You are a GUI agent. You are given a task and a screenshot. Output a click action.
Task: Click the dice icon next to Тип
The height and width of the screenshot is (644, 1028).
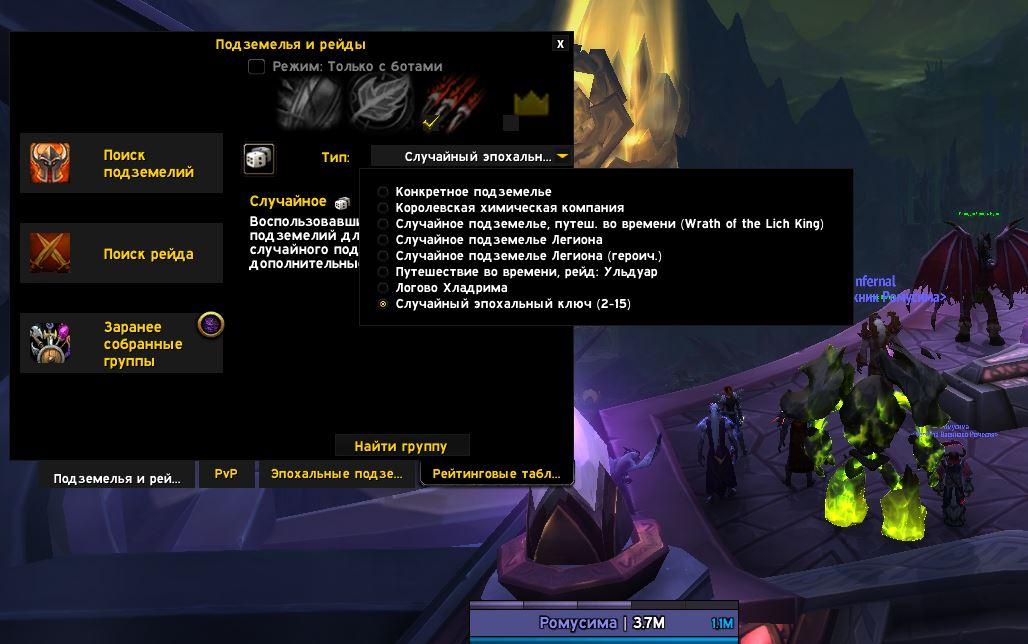coord(258,158)
